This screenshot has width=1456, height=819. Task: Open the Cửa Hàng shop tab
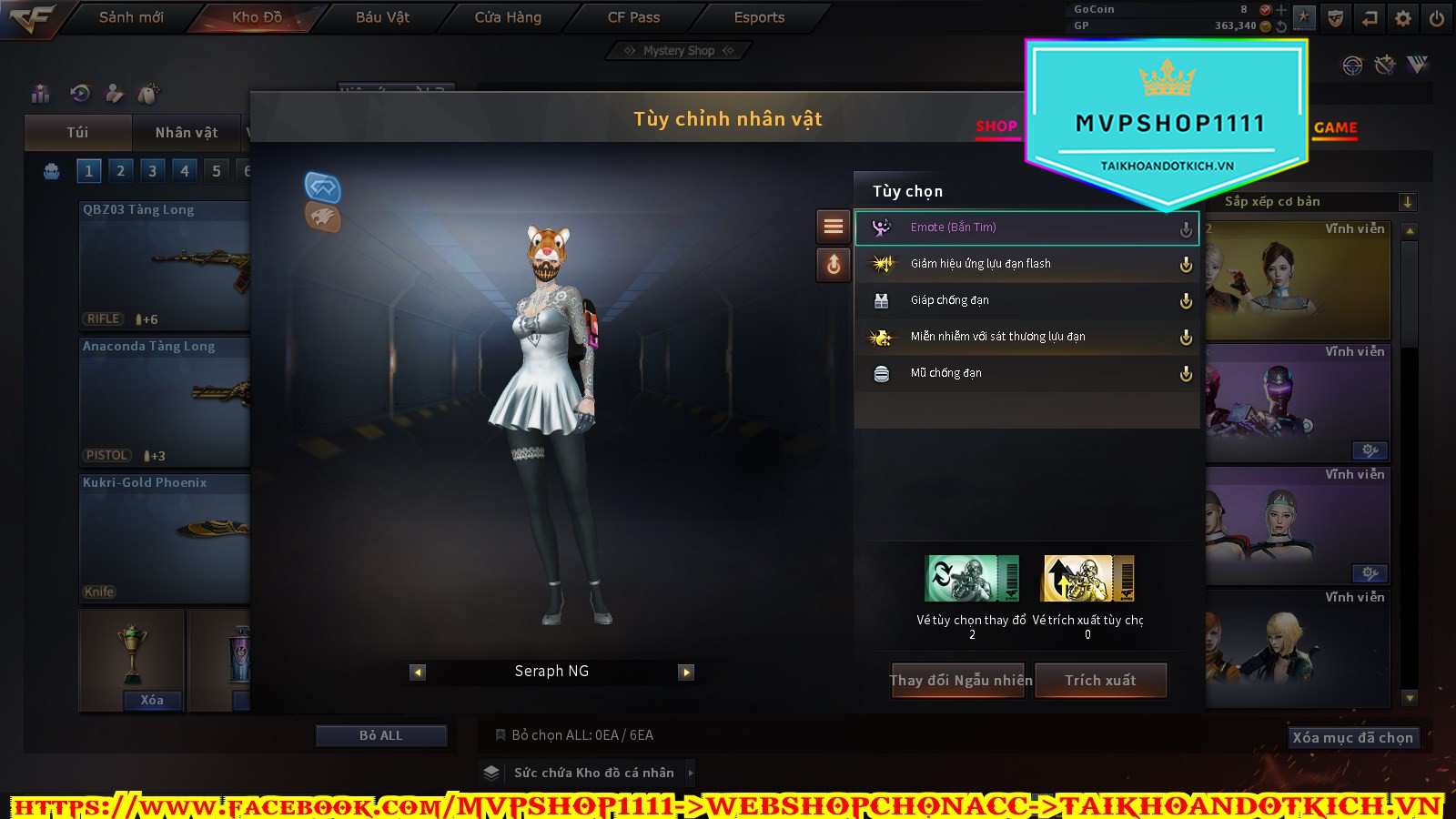[x=508, y=17]
